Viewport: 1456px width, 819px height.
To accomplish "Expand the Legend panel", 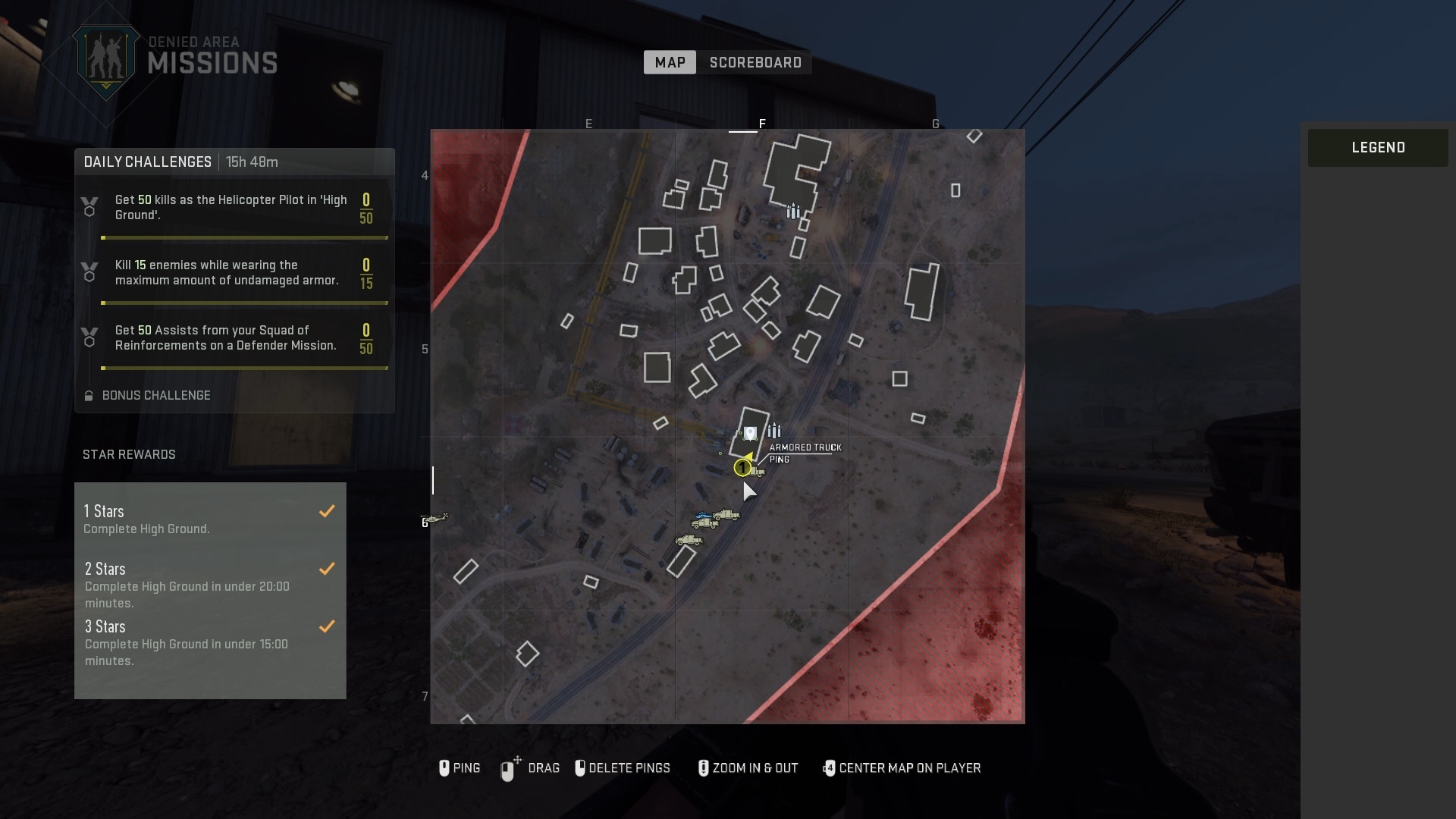I will (x=1377, y=148).
